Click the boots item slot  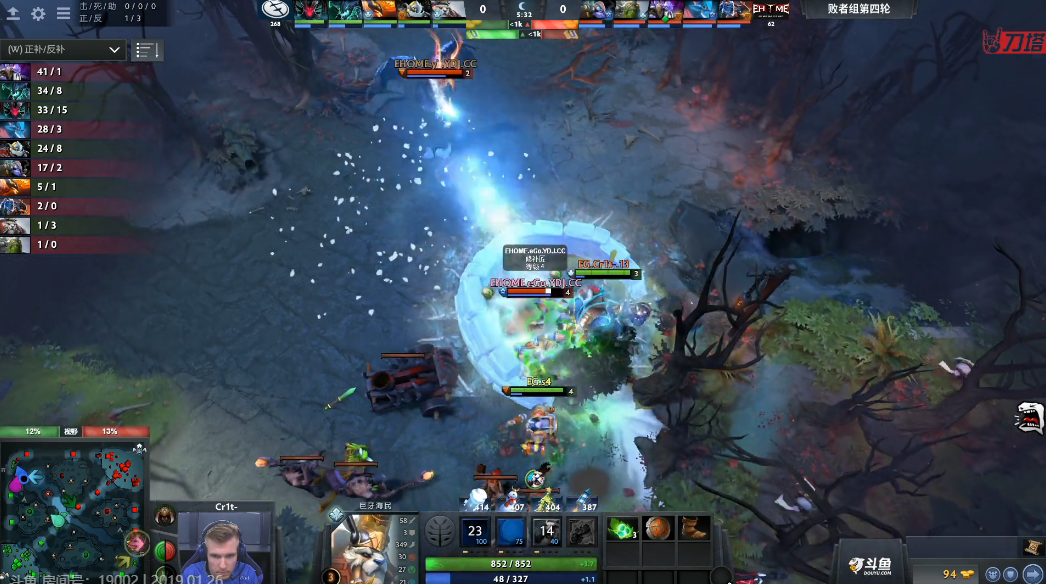click(x=694, y=528)
